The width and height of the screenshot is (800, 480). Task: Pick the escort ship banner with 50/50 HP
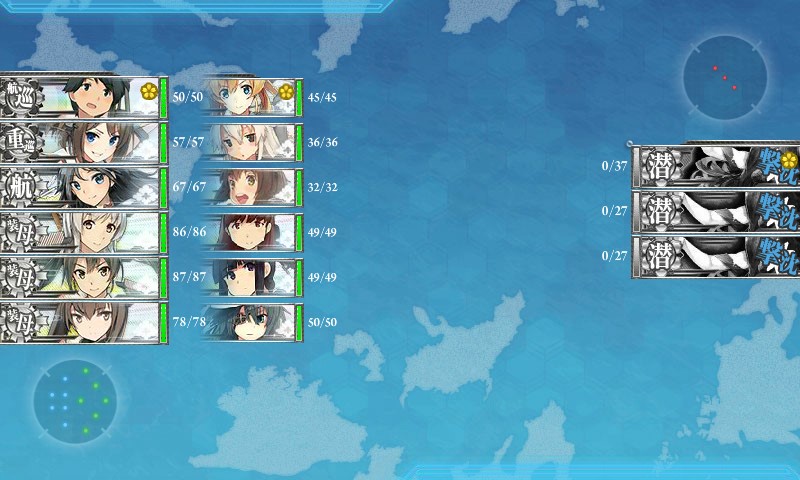tap(252, 322)
